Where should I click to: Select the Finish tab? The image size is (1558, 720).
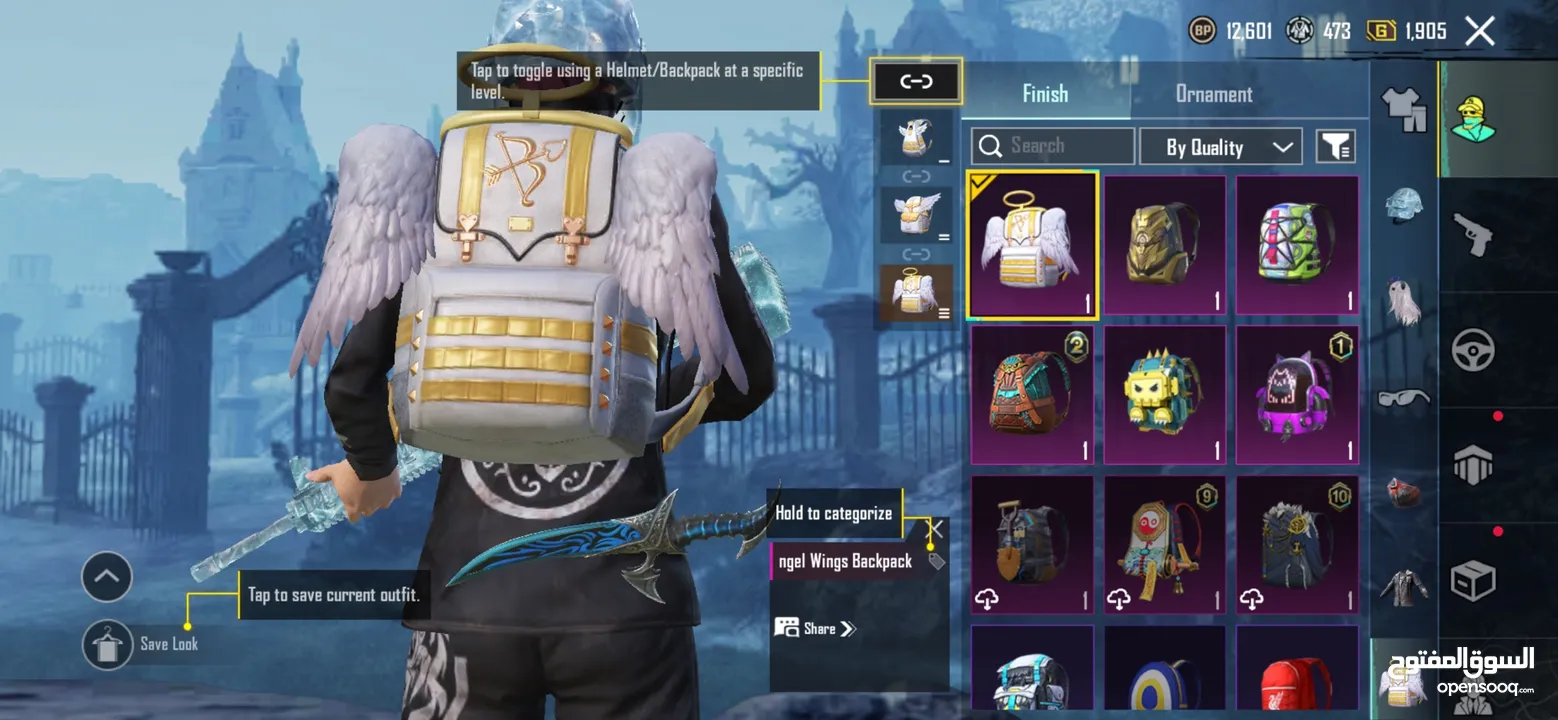pyautogui.click(x=1045, y=94)
